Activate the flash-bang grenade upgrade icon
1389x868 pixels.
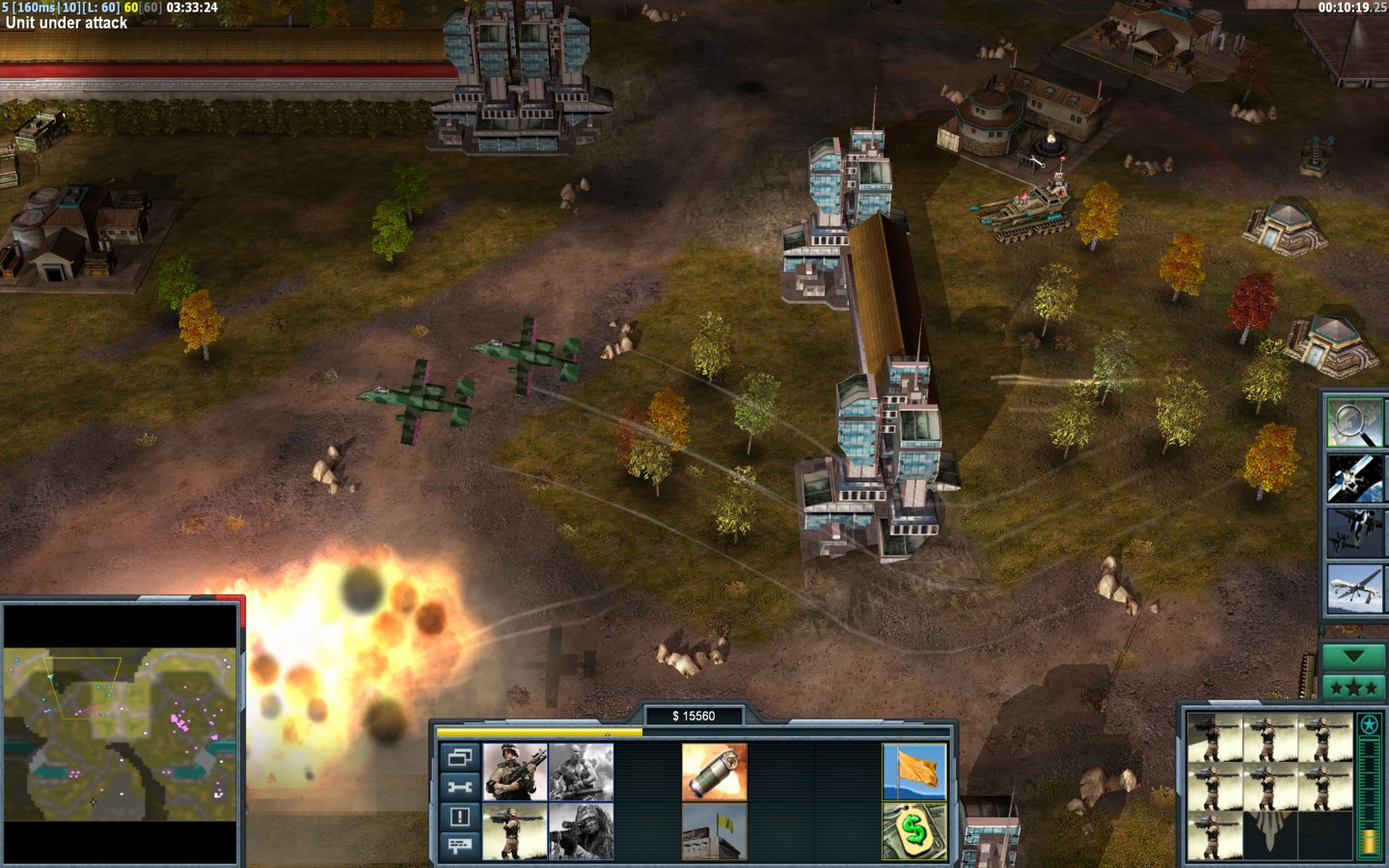[x=714, y=772]
